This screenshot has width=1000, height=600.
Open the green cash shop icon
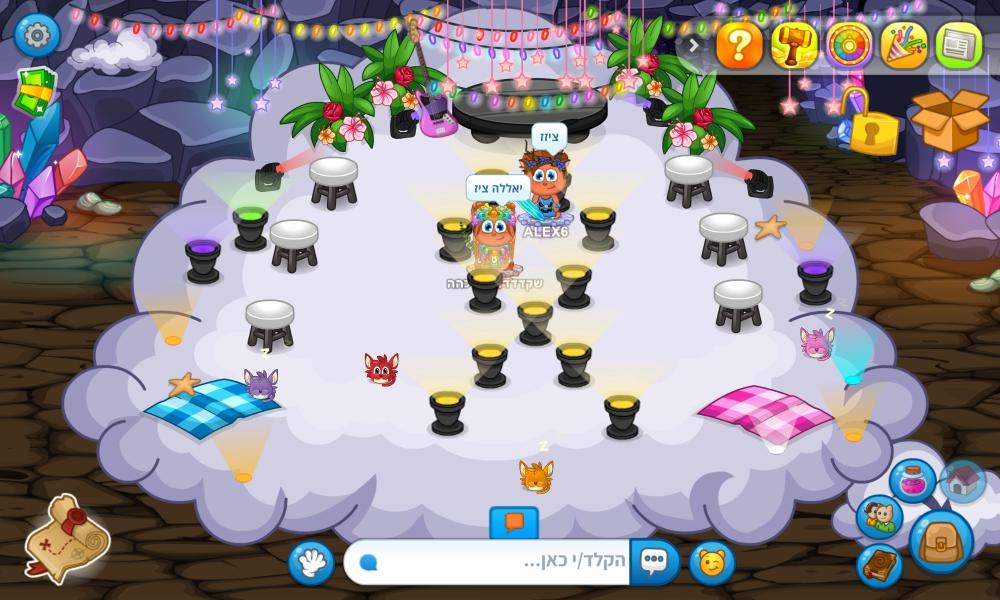click(x=36, y=92)
